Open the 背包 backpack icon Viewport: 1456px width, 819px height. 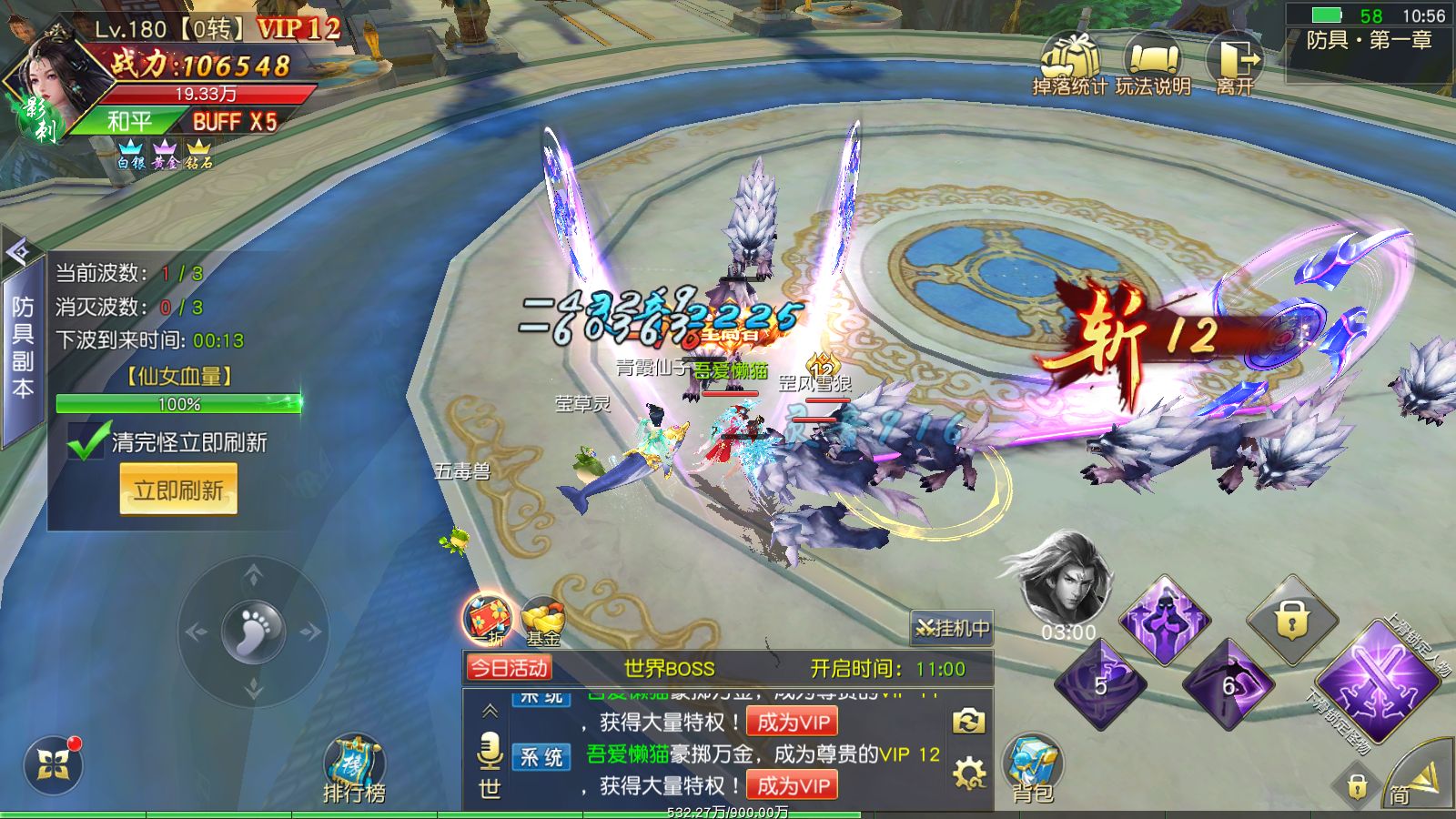(1033, 769)
